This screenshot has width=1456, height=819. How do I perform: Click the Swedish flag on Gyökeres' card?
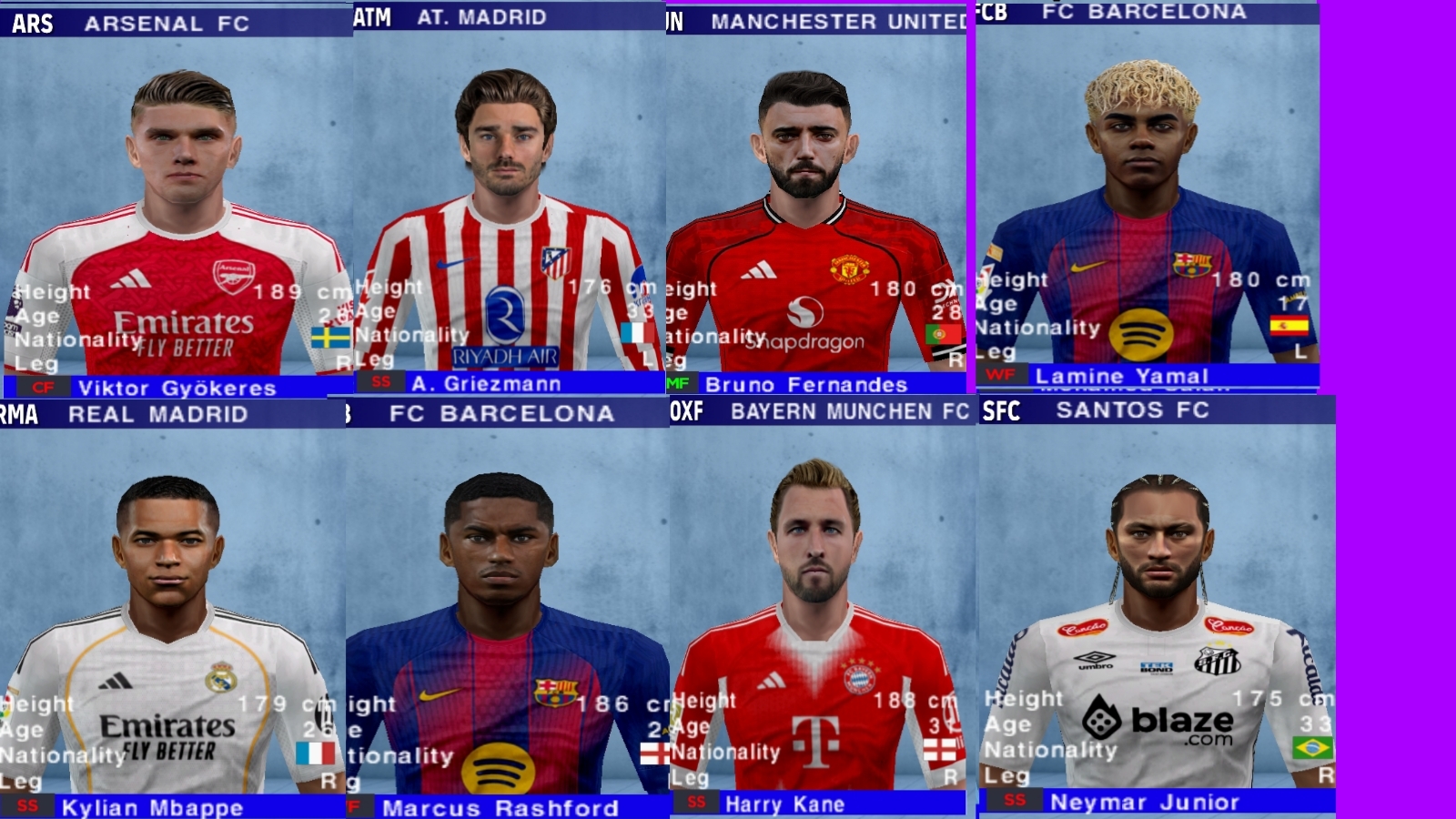pyautogui.click(x=332, y=337)
